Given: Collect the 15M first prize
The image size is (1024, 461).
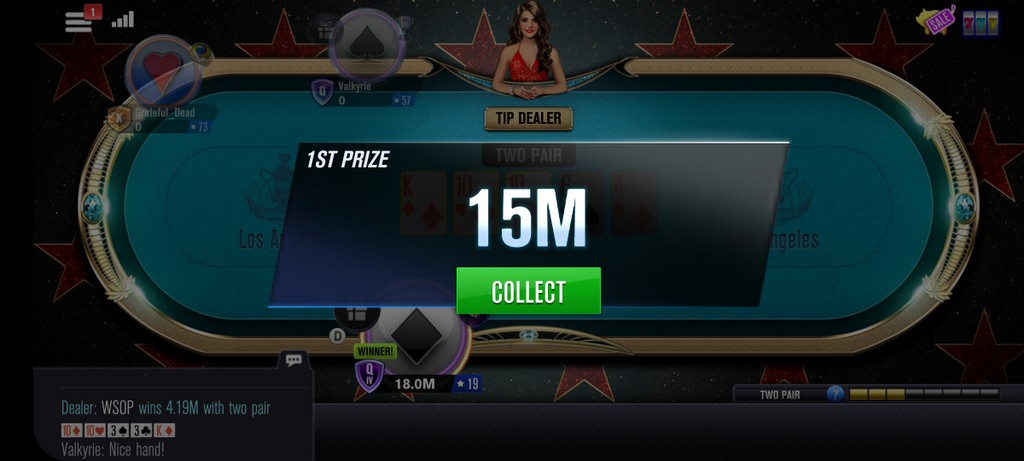Looking at the screenshot, I should point(528,291).
